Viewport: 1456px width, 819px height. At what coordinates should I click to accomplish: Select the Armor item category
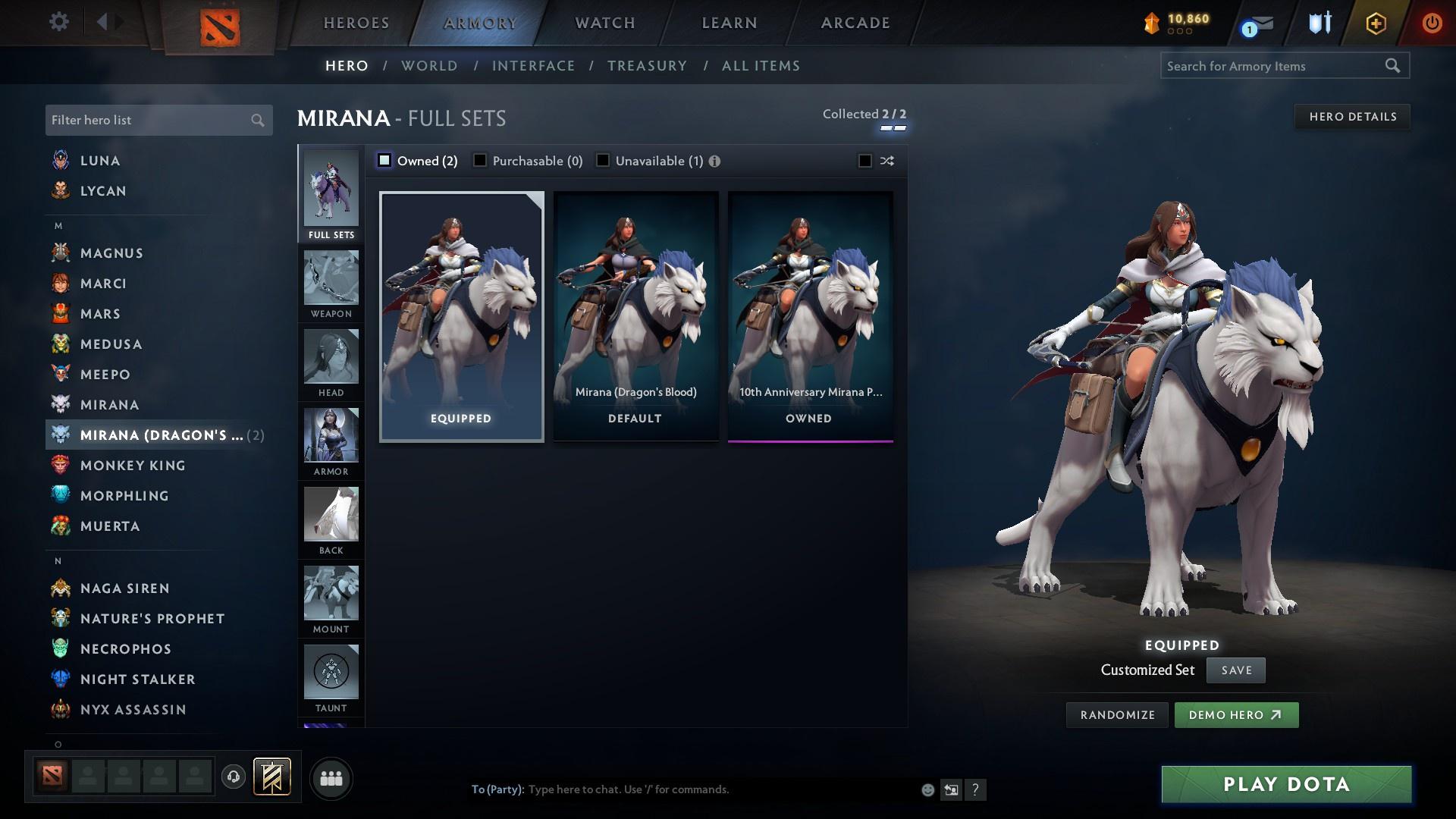[331, 440]
